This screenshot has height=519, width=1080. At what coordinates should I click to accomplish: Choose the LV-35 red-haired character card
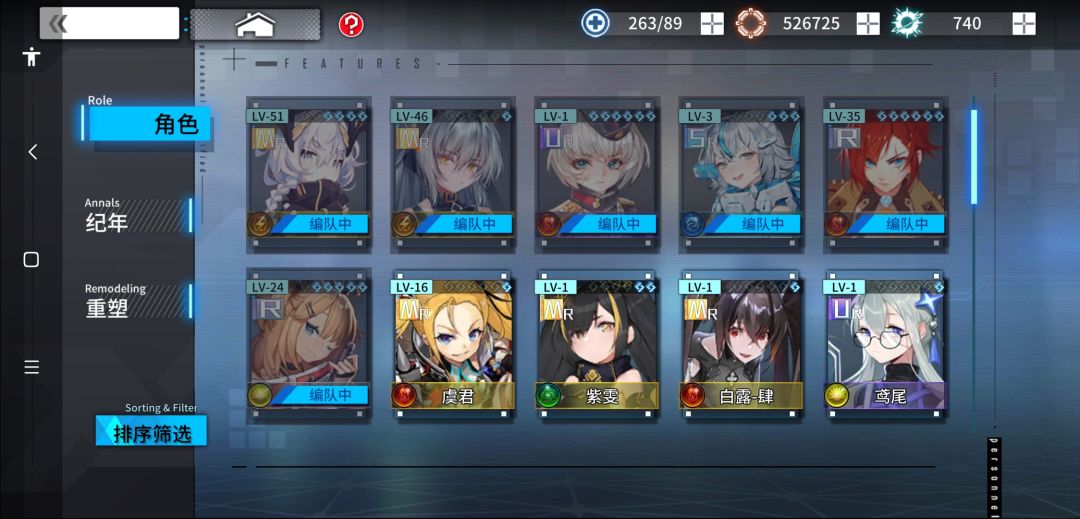[884, 172]
